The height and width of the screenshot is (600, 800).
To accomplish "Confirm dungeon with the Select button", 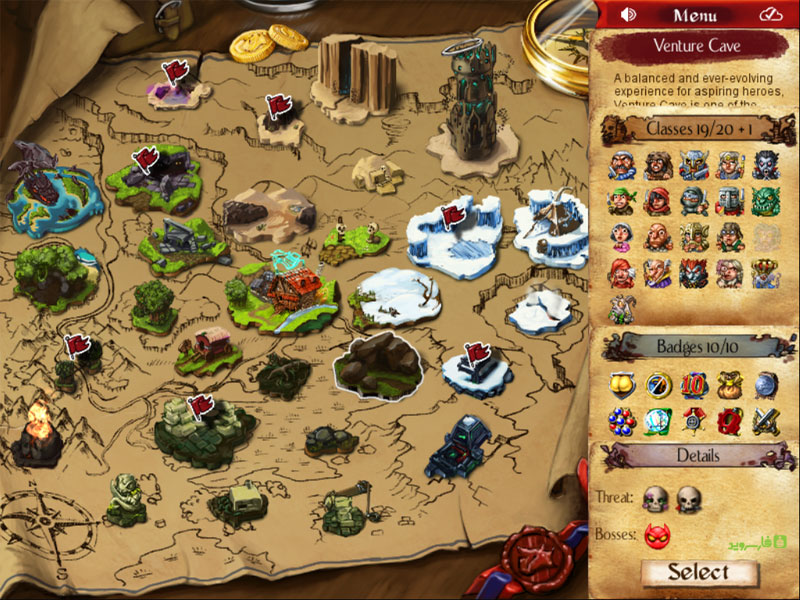I will [x=699, y=572].
